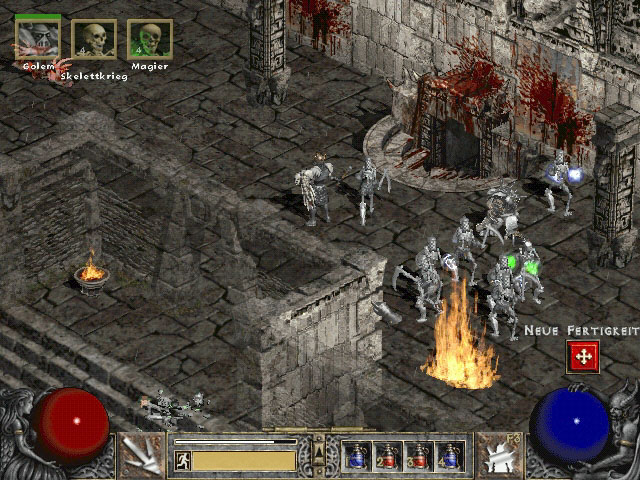Toggle the run/walk button
Image resolution: width=640 pixels, height=480 pixels.
pos(183,460)
